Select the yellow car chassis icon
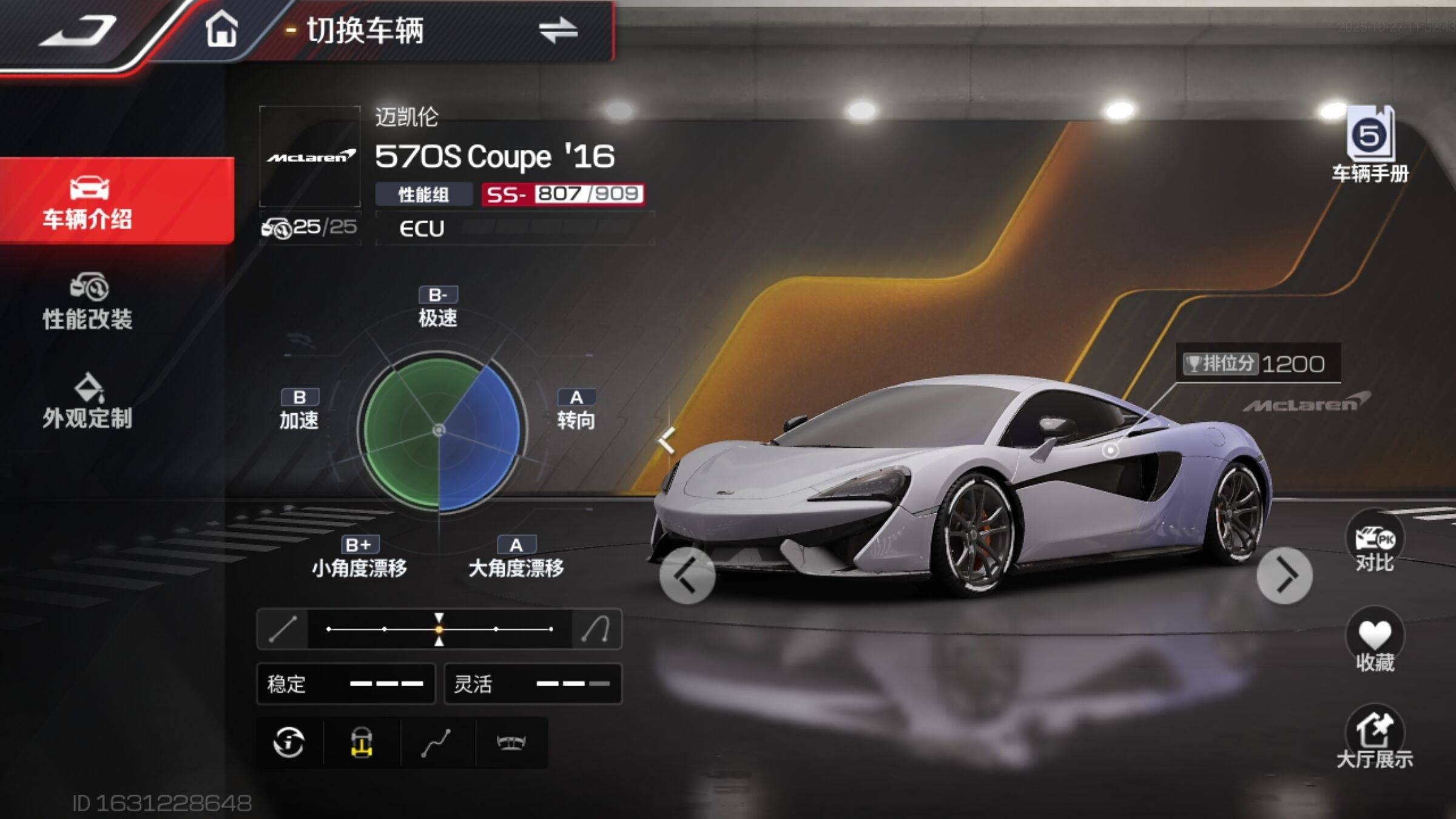This screenshot has height=819, width=1456. 362,742
